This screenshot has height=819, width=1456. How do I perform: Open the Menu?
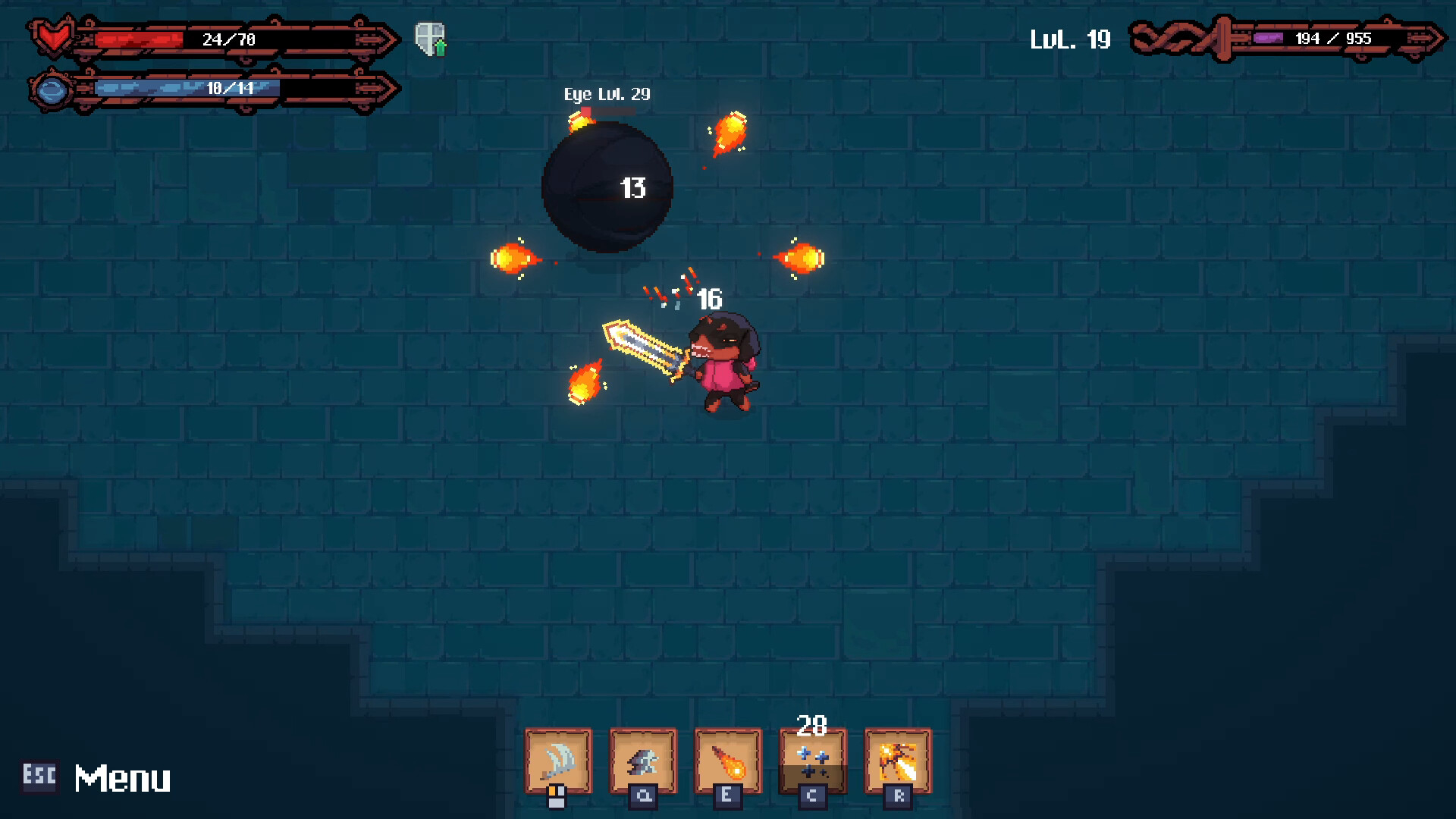[122, 777]
